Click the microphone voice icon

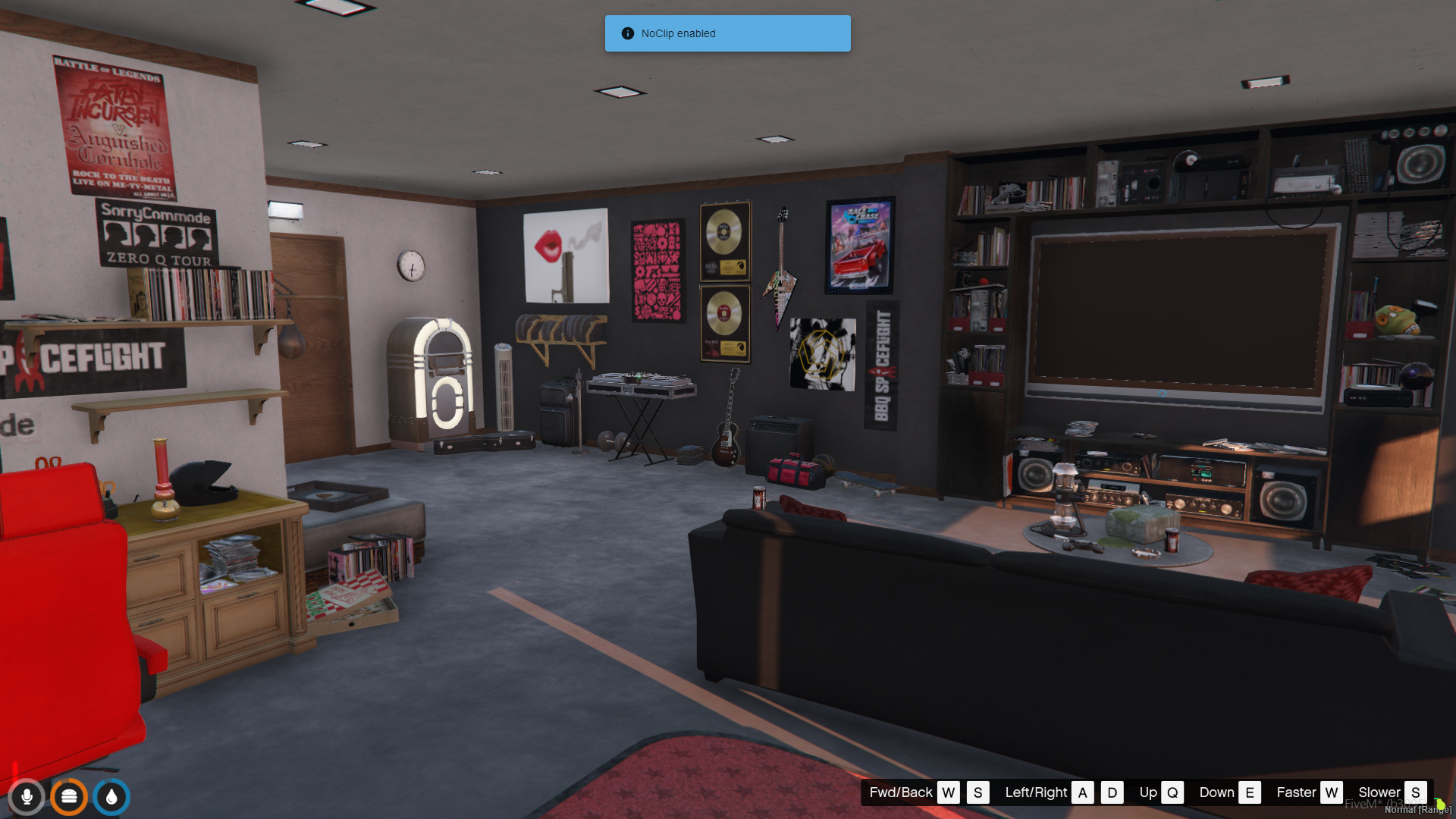[x=27, y=797]
